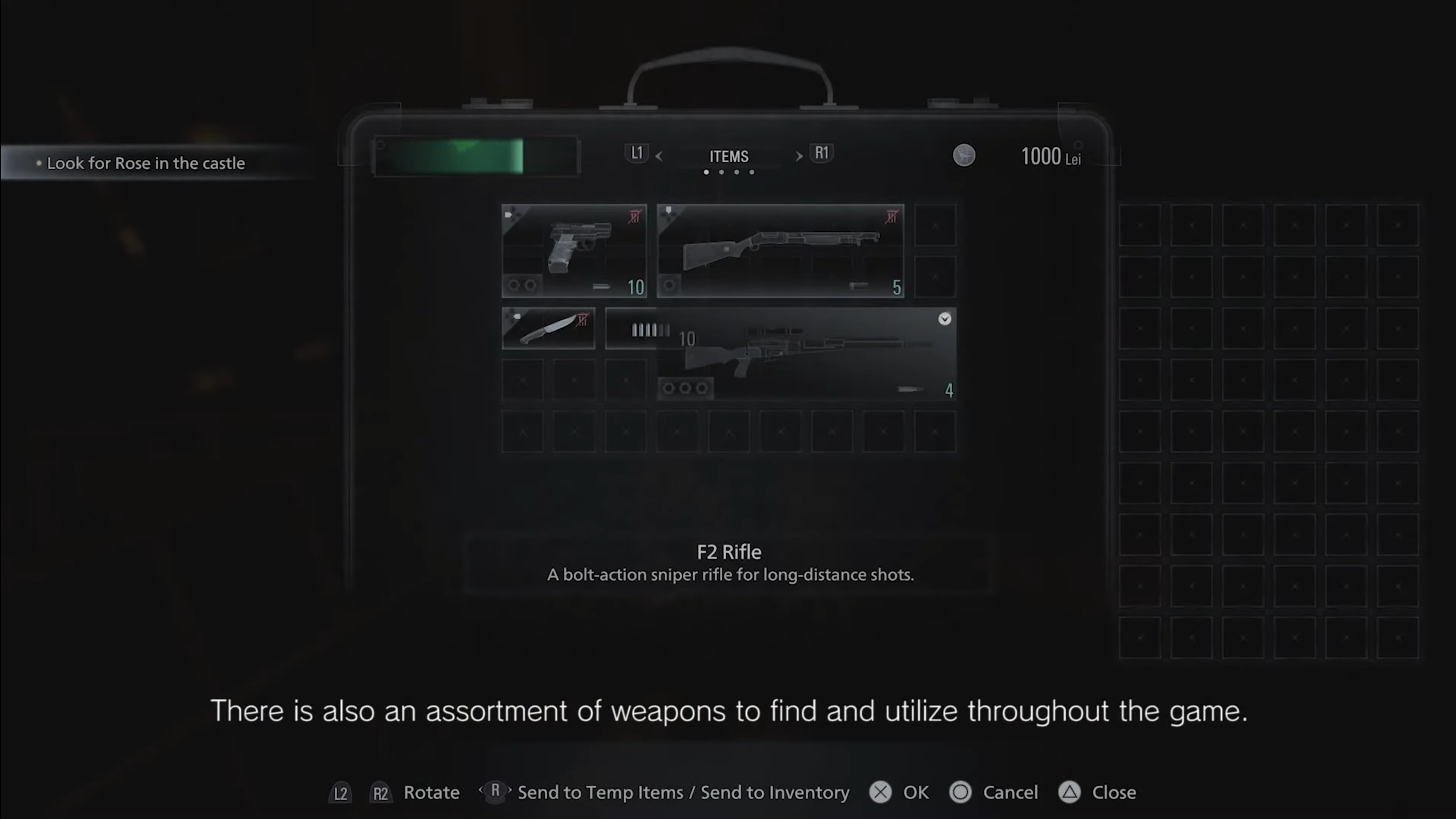
Task: Expand the F2 Rifle details chevron
Action: (x=945, y=319)
